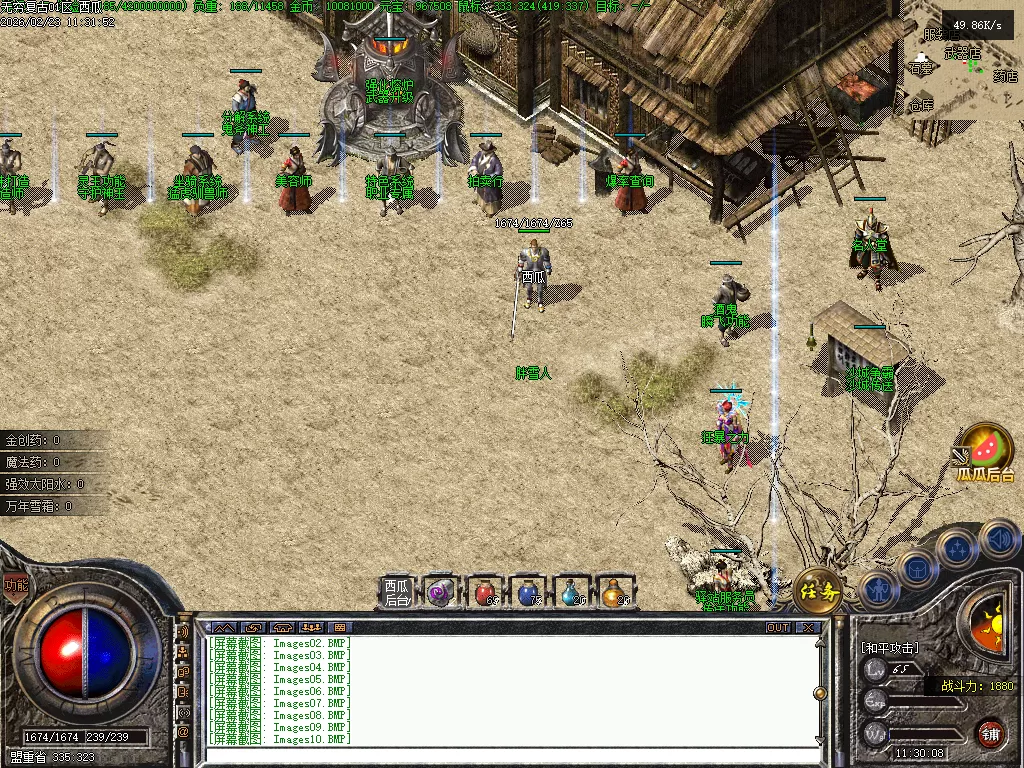Open the bag inventory button
This screenshot has width=1024, height=768.
(x=919, y=568)
